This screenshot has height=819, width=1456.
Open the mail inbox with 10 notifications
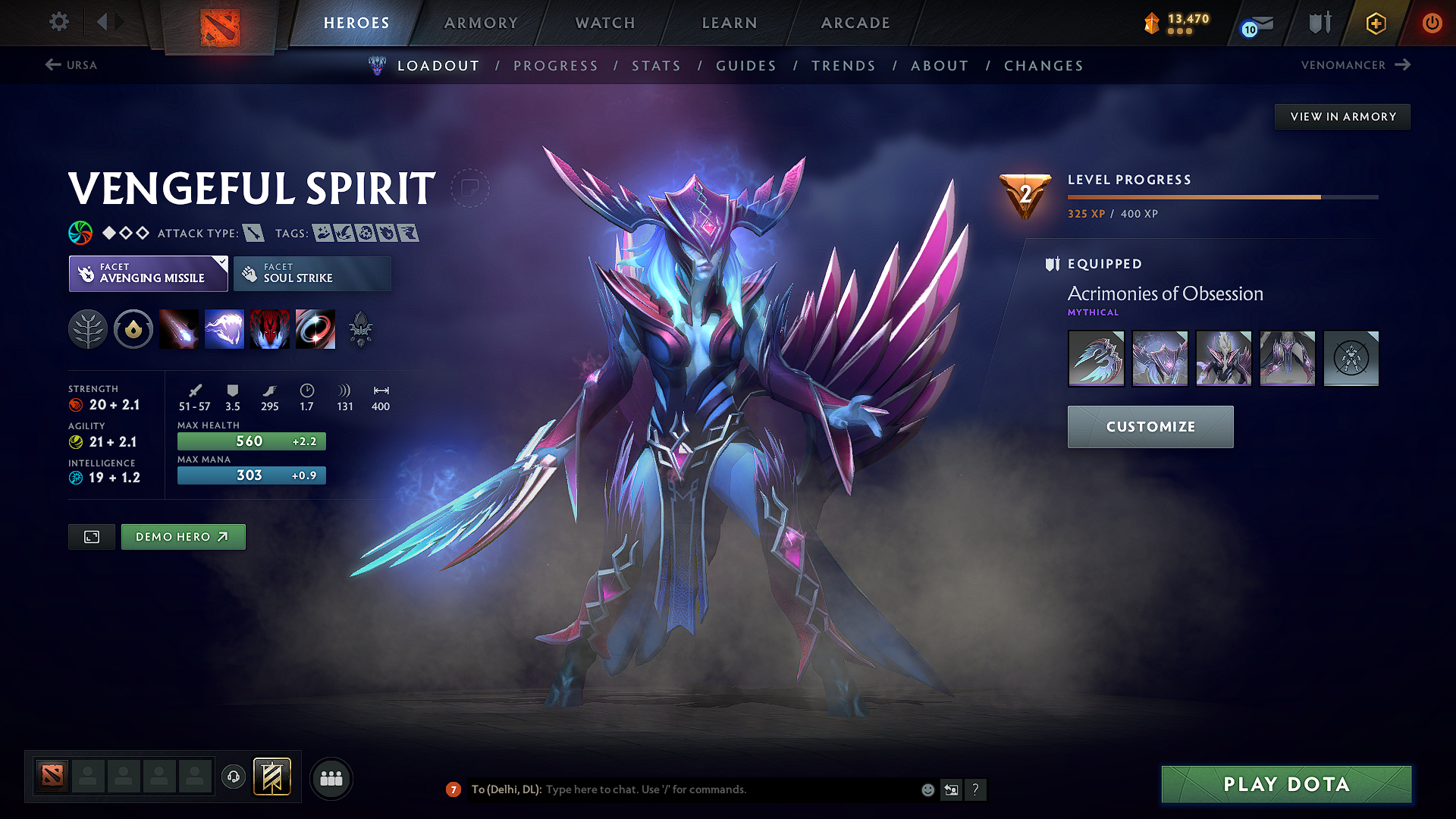point(1255,22)
